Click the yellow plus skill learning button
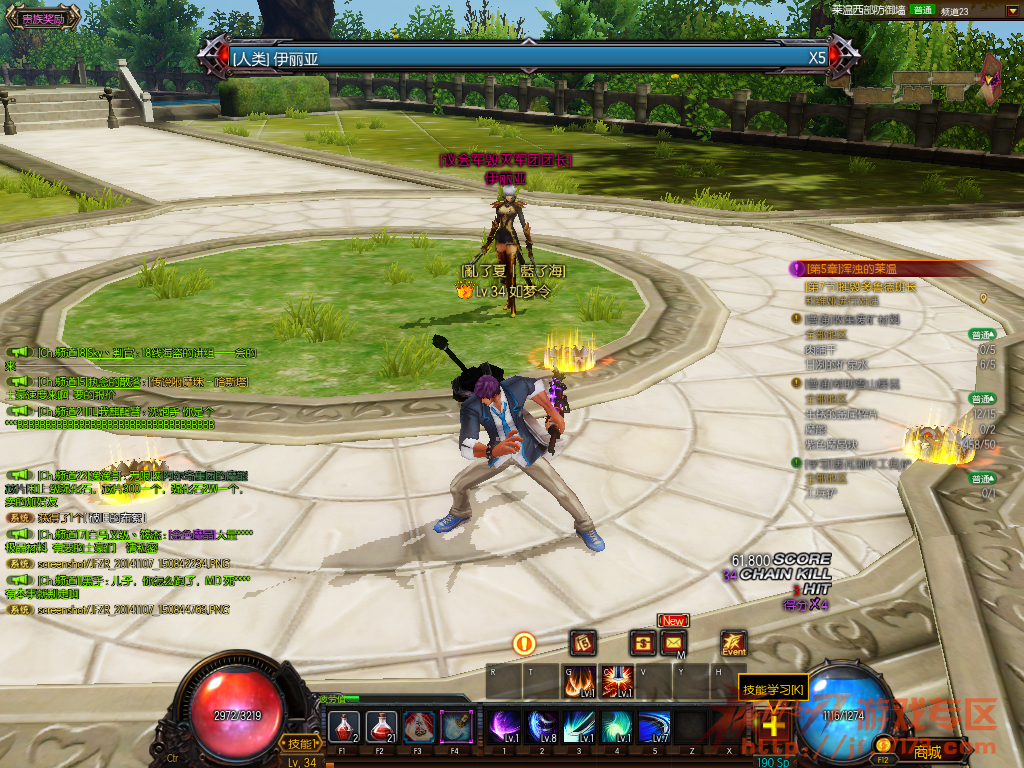This screenshot has width=1024, height=768. (x=773, y=723)
